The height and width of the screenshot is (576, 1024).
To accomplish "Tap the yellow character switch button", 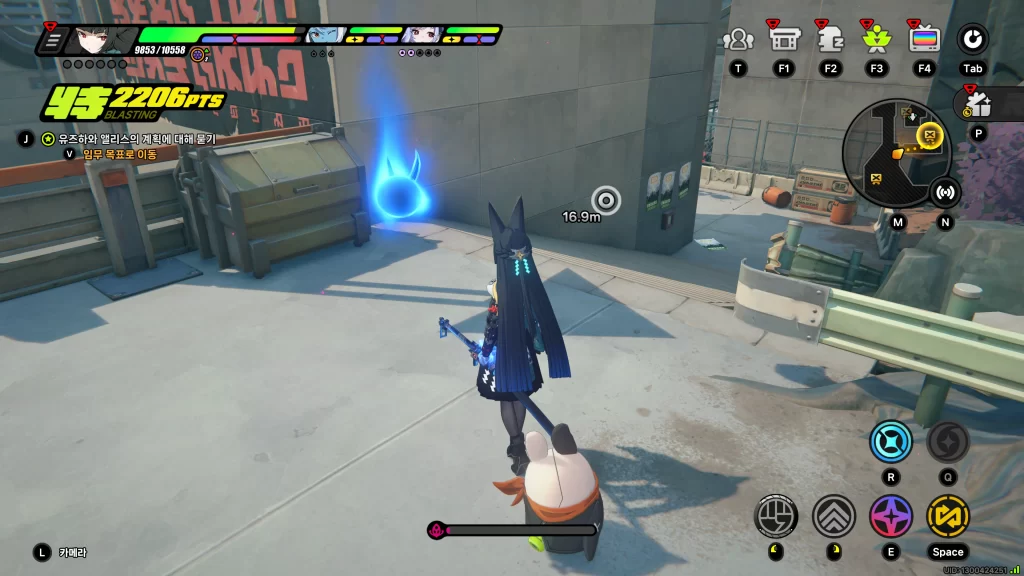I will click(947, 515).
